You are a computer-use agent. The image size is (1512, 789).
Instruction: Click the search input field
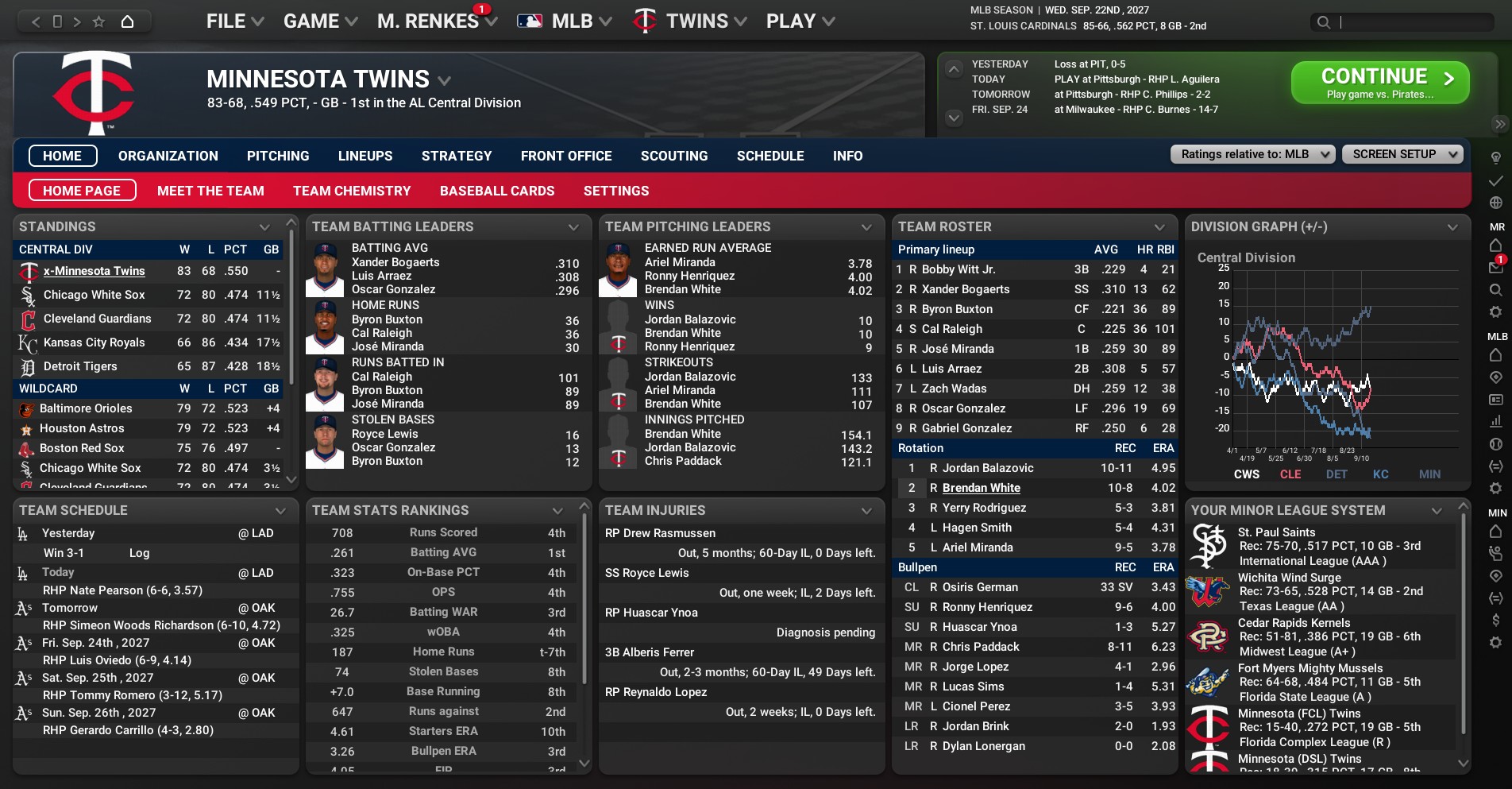pos(1414,22)
